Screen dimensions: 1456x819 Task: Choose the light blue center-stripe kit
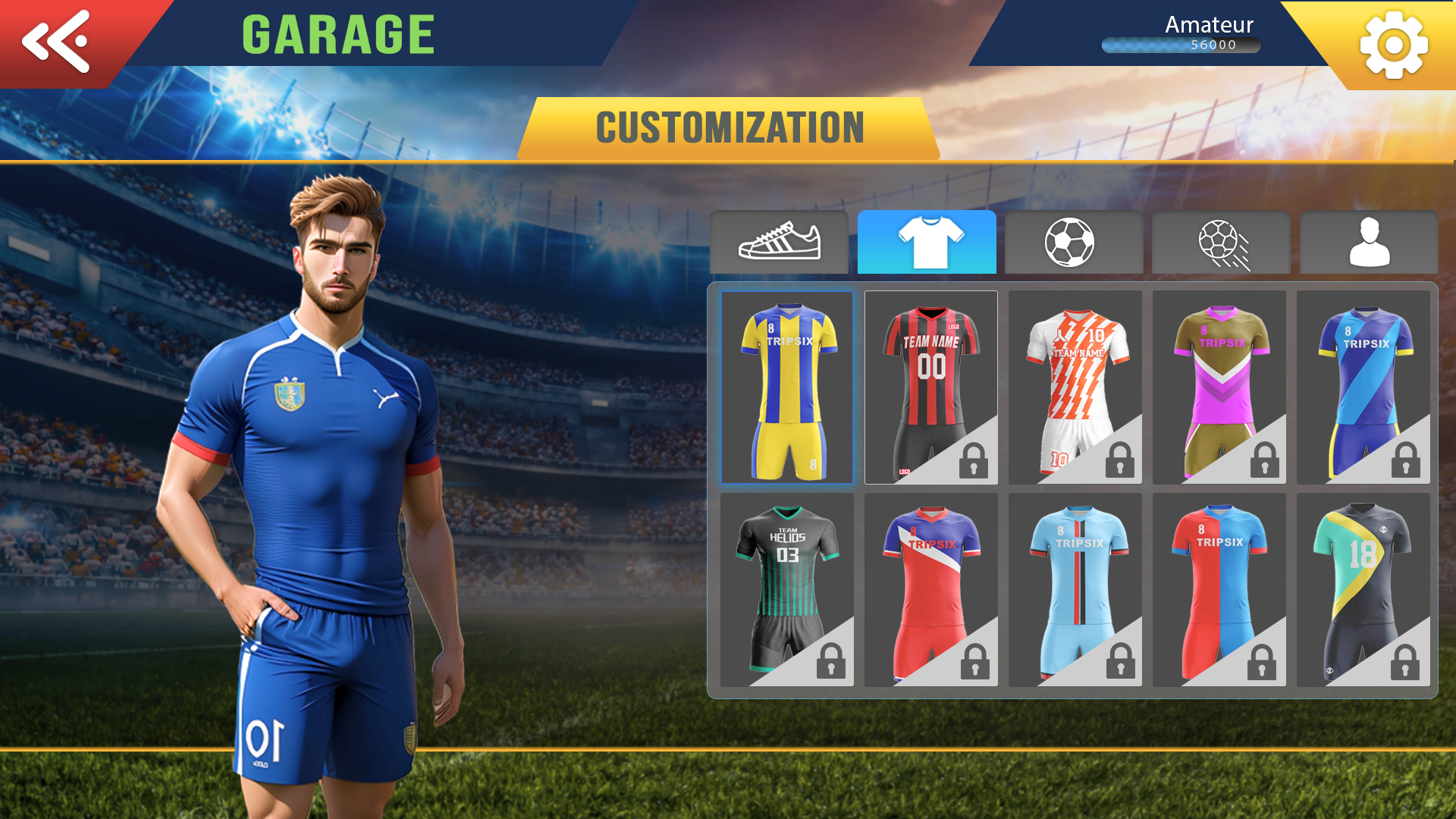point(1075,590)
